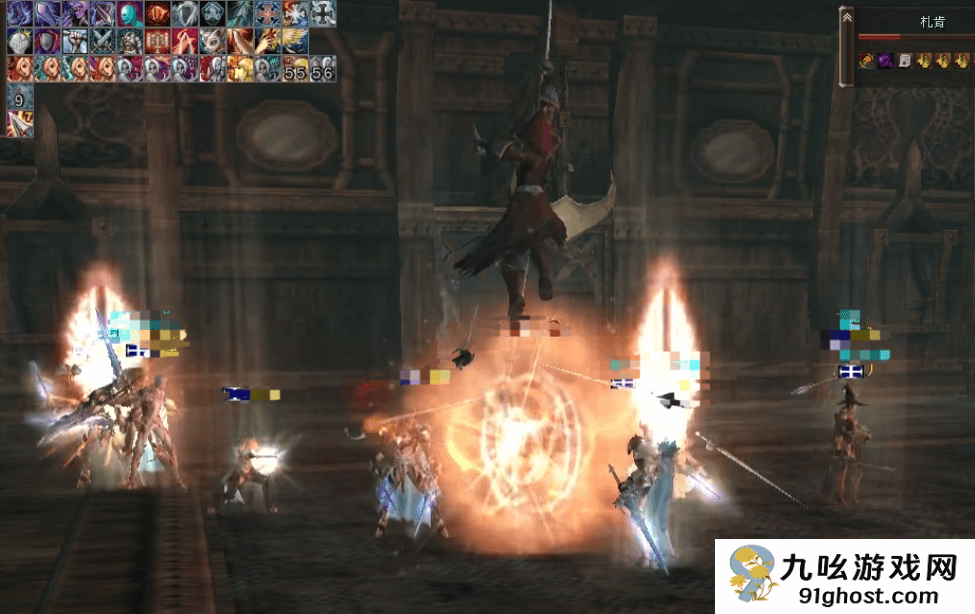Click the purple smoke debuff on the target

[885, 61]
